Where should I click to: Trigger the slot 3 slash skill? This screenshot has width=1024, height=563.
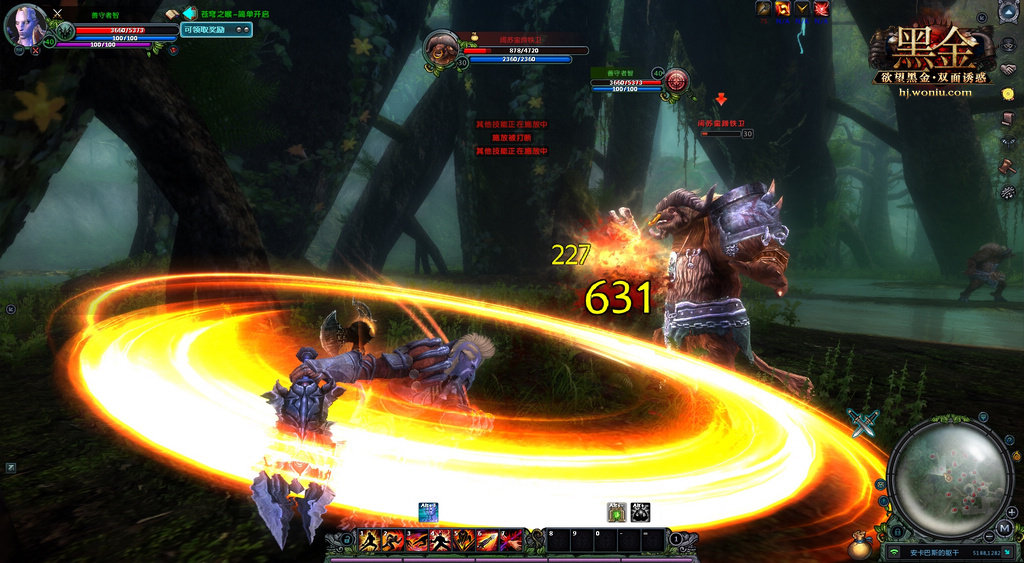[415, 541]
